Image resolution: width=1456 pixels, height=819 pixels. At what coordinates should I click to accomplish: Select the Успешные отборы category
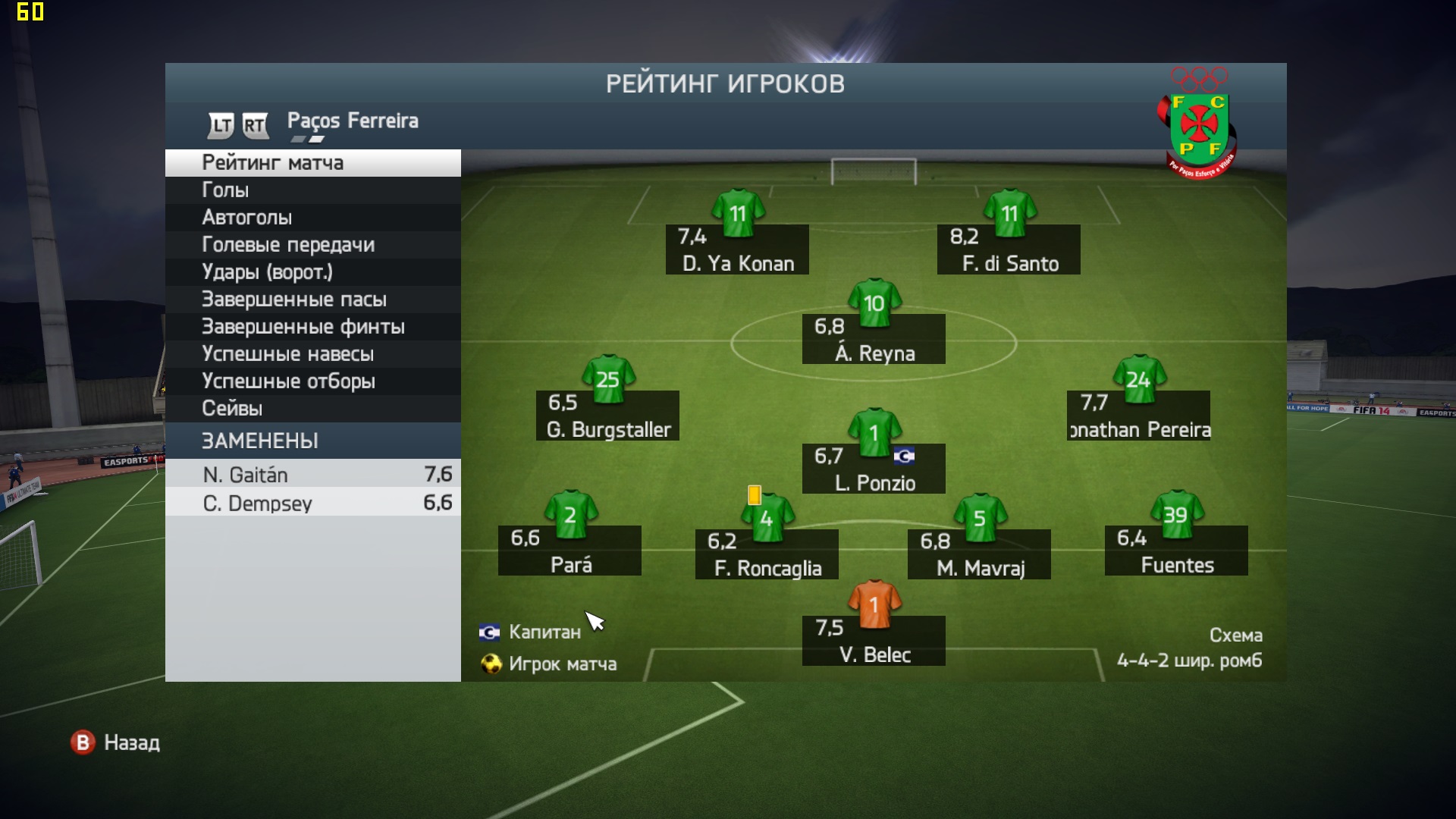point(312,381)
